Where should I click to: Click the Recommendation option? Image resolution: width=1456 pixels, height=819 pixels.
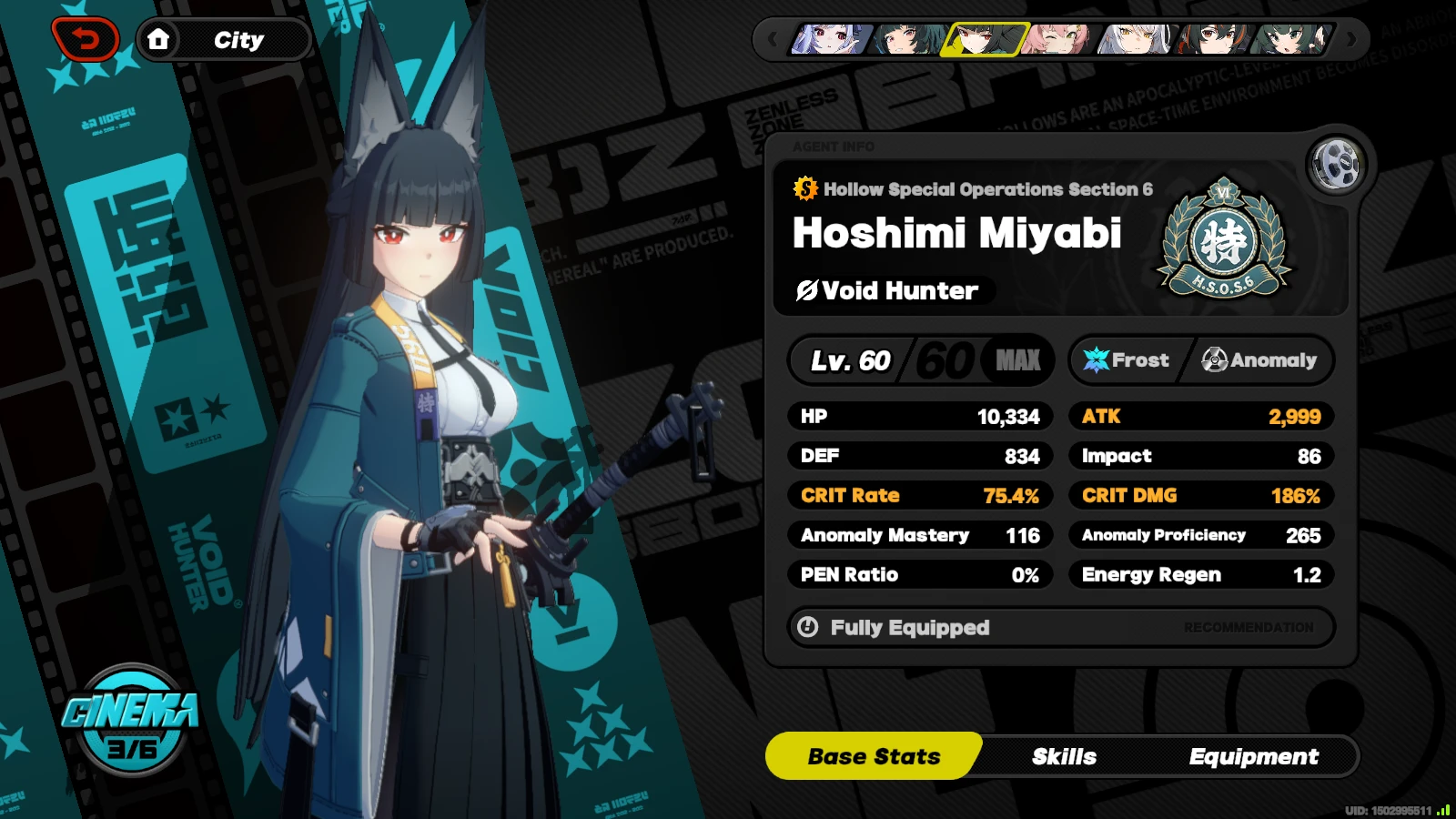(x=1249, y=627)
